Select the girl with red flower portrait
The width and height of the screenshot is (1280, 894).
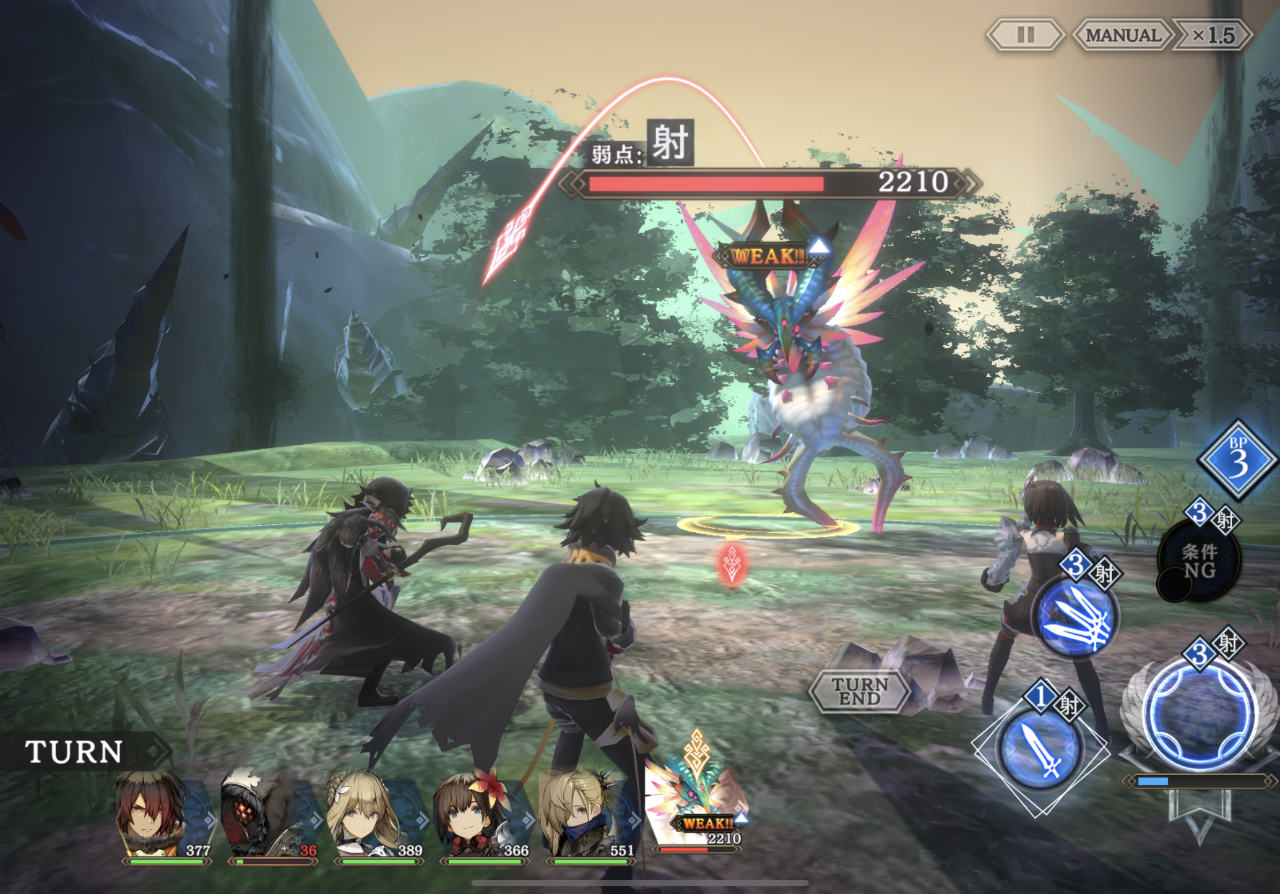click(x=470, y=810)
